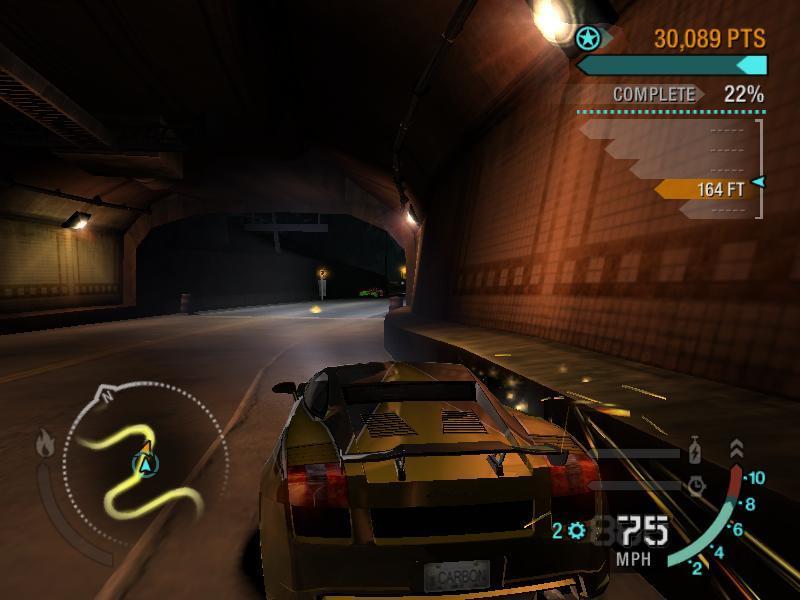Click the speedbreaker stopwatch icon
Screen dimensions: 800x600
696,486
